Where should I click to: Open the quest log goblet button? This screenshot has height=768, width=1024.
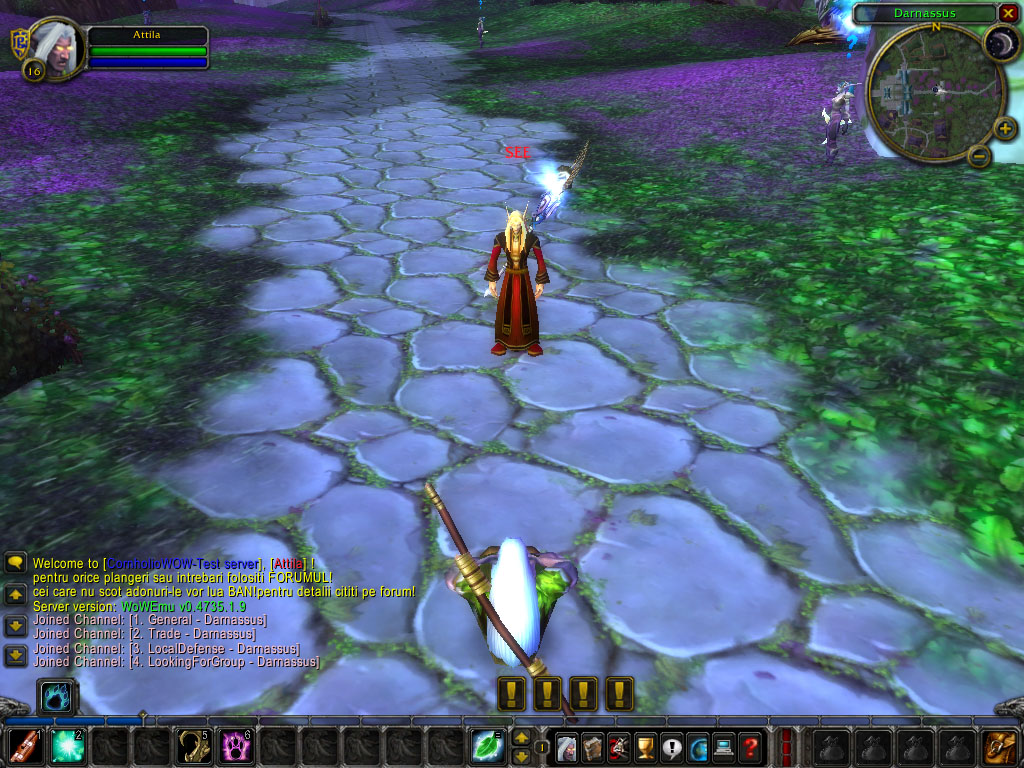646,747
